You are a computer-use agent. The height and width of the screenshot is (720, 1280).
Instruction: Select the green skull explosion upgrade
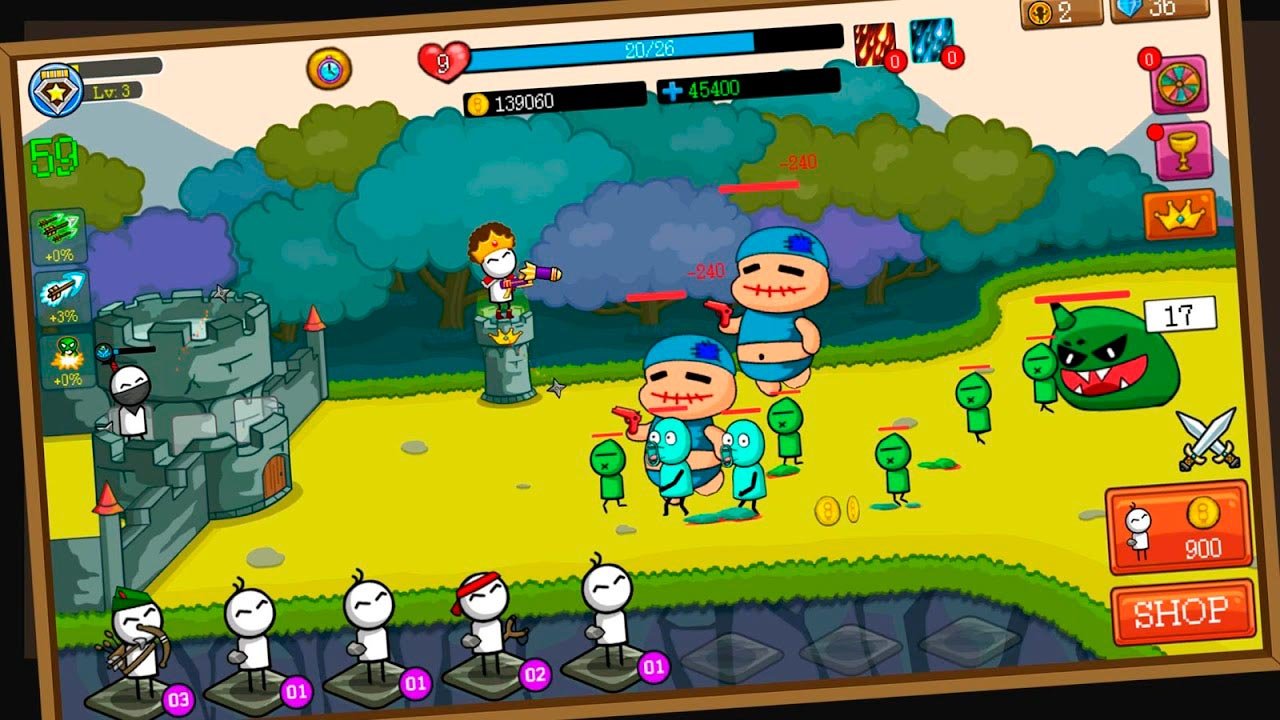point(64,360)
